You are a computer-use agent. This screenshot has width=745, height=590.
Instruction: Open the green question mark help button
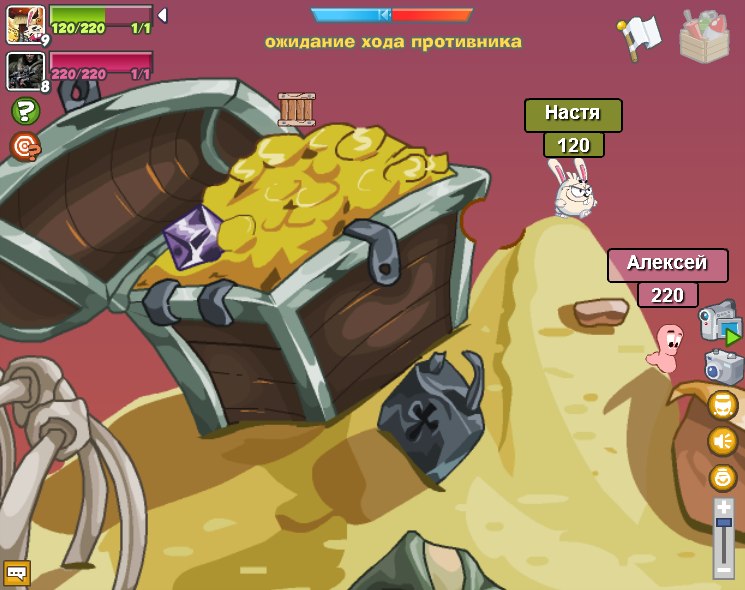click(25, 111)
